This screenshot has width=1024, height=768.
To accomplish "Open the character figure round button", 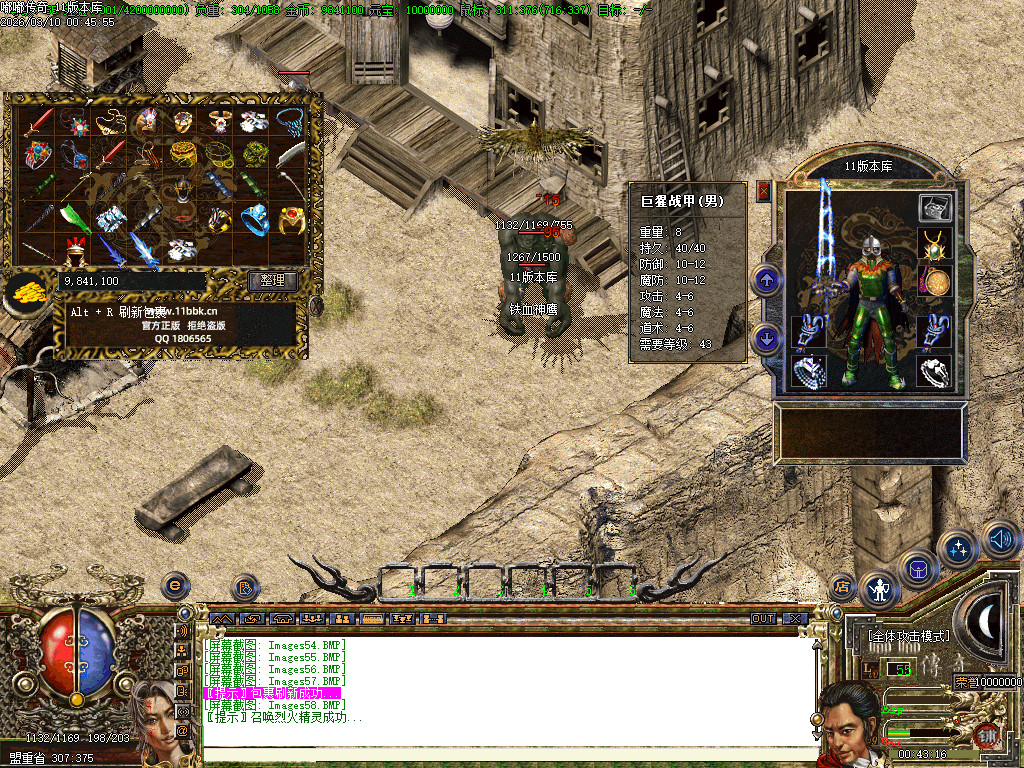I will point(880,590).
